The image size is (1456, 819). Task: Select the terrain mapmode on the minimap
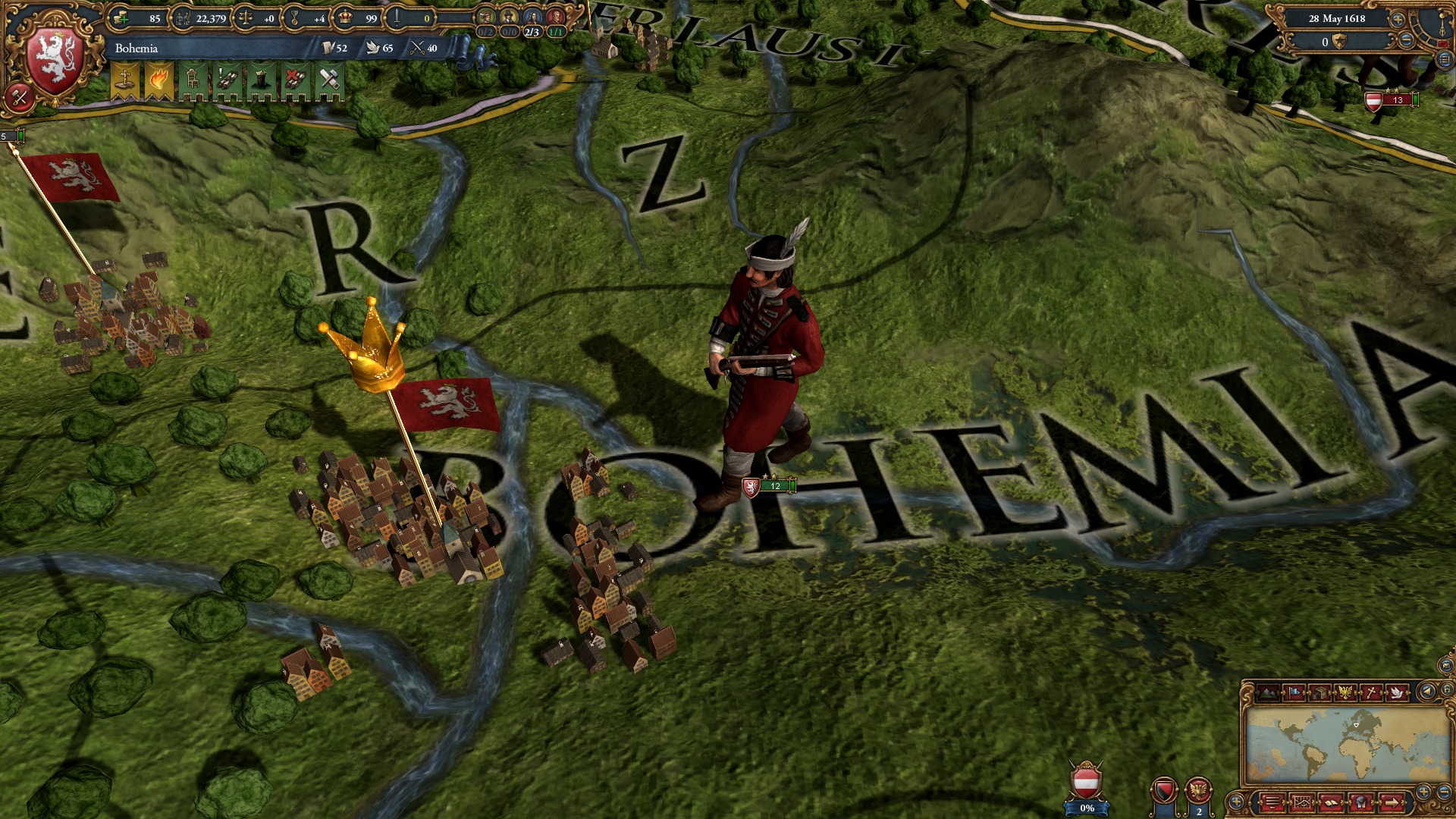[1268, 692]
